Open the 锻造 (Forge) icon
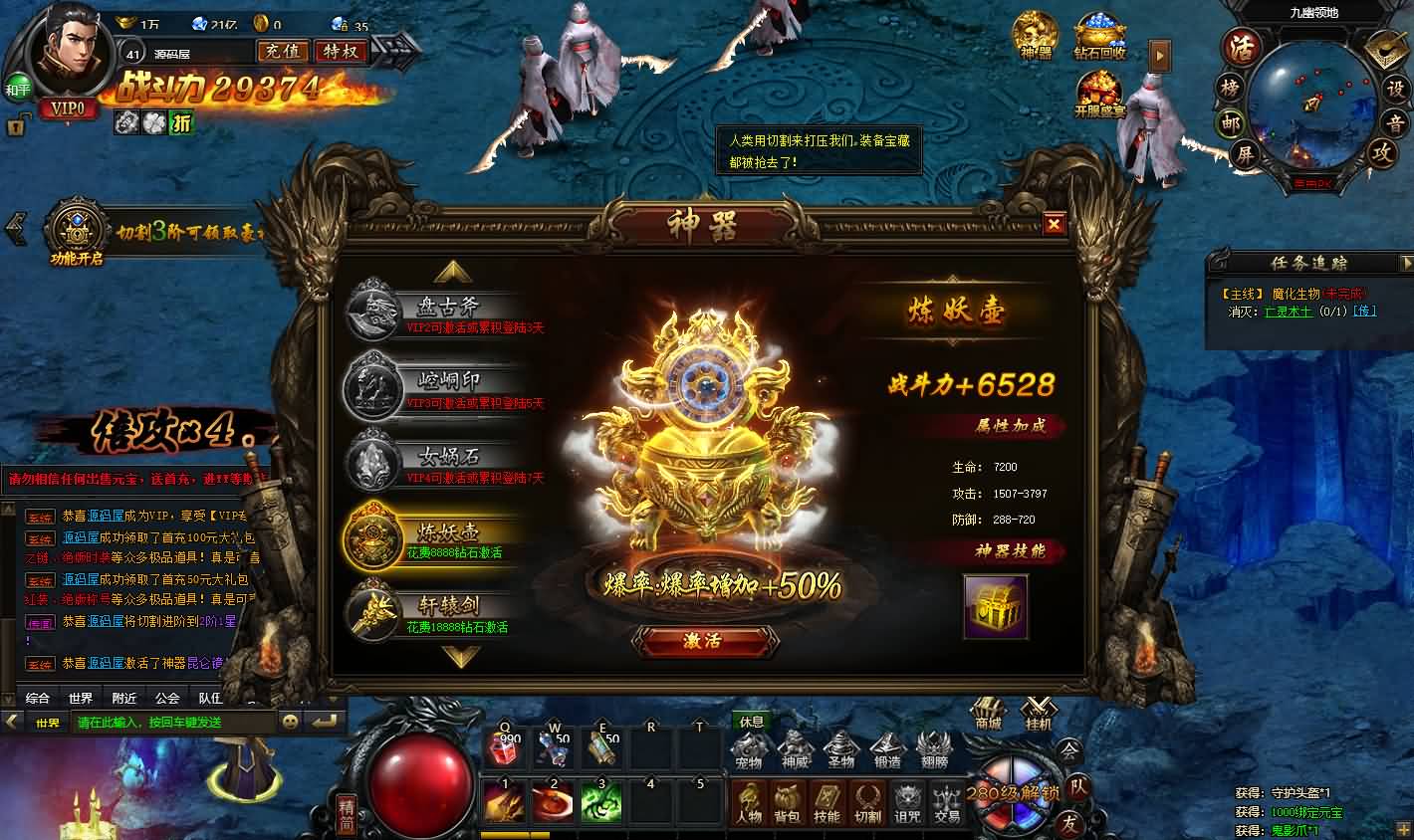Image resolution: width=1414 pixels, height=840 pixels. point(888,747)
